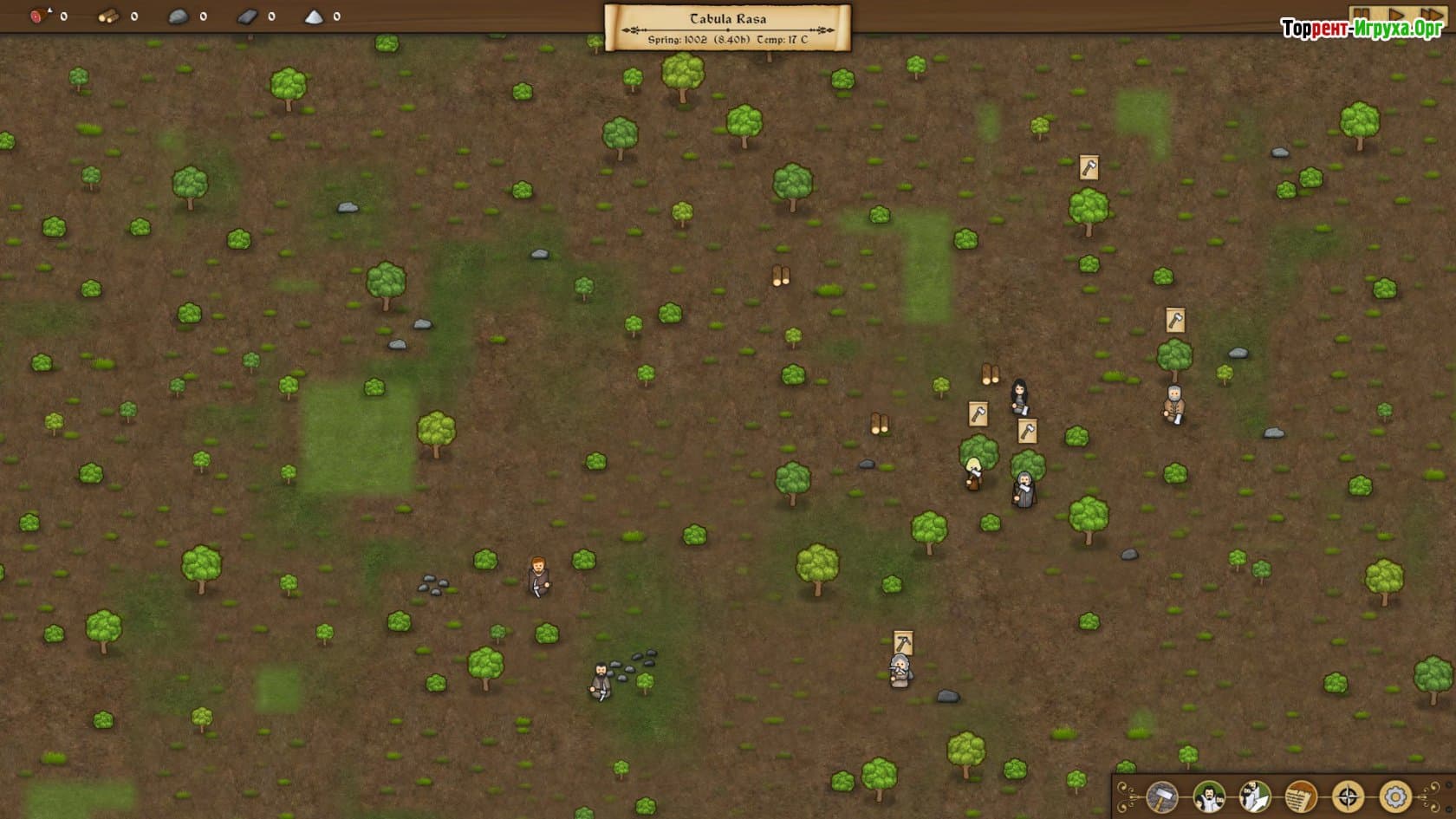Open the villagers group panel
The image size is (1456, 819).
[x=1208, y=796]
